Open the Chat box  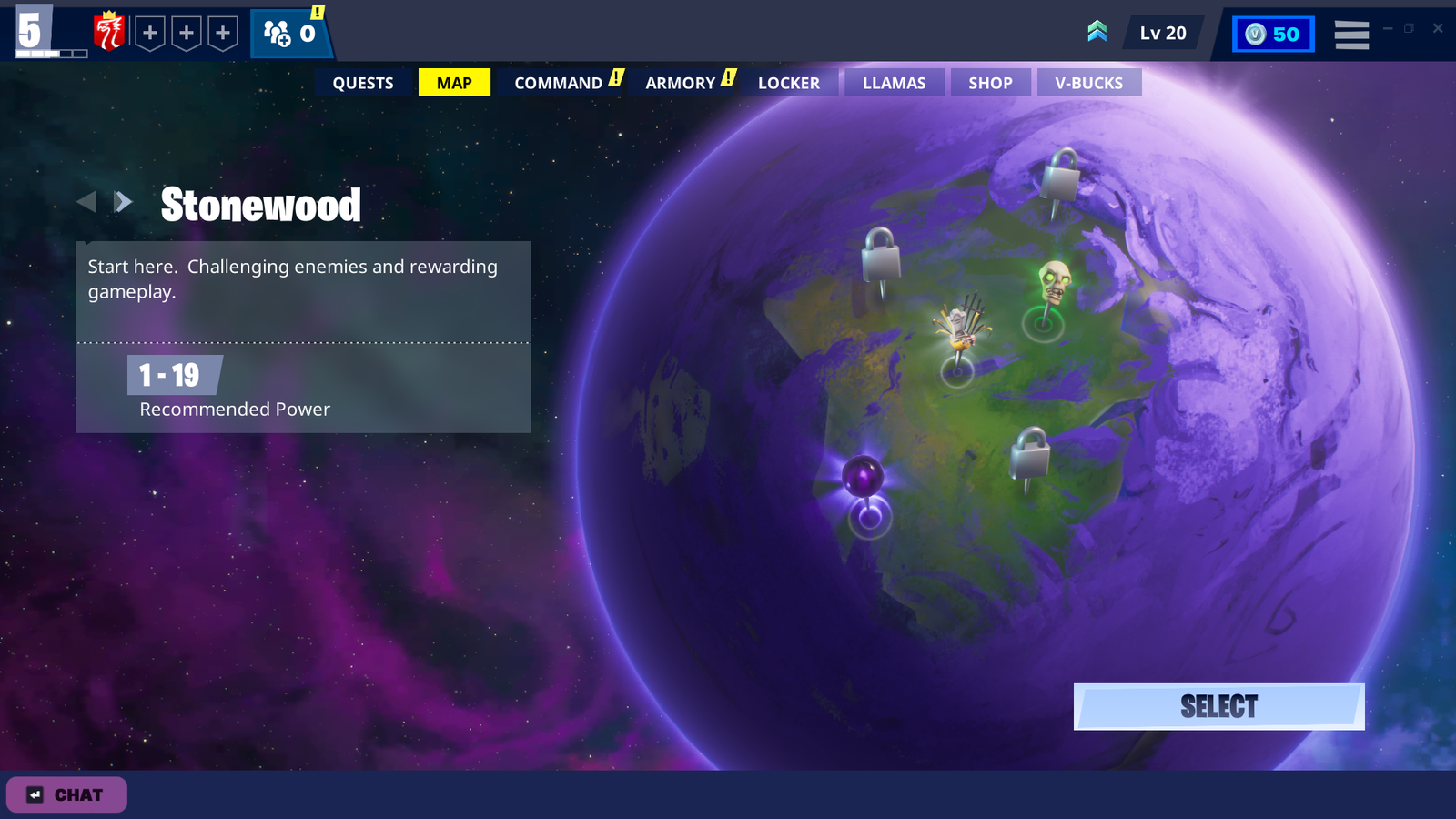(66, 794)
